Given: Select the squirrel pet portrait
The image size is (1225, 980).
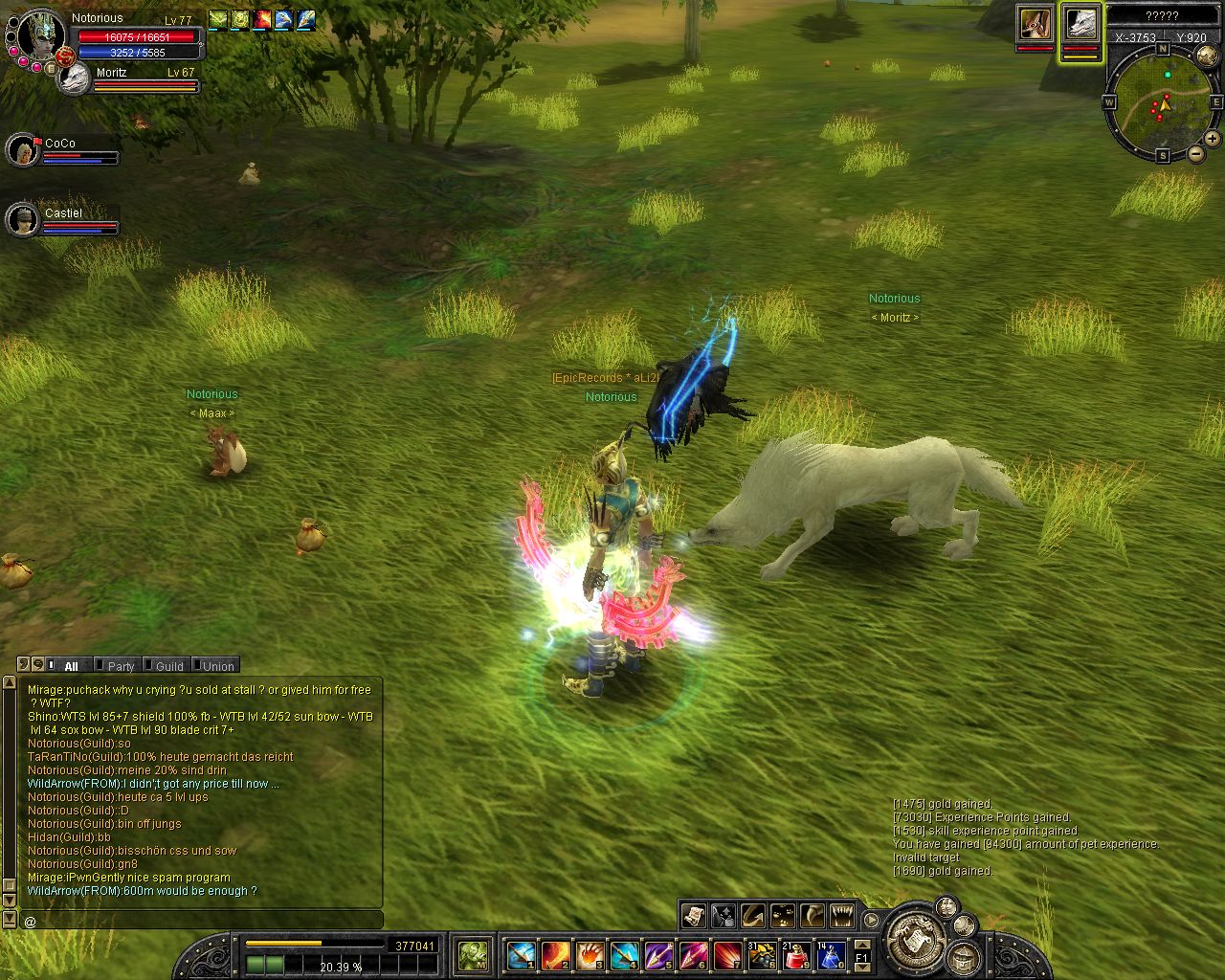Looking at the screenshot, I should [x=1034, y=24].
